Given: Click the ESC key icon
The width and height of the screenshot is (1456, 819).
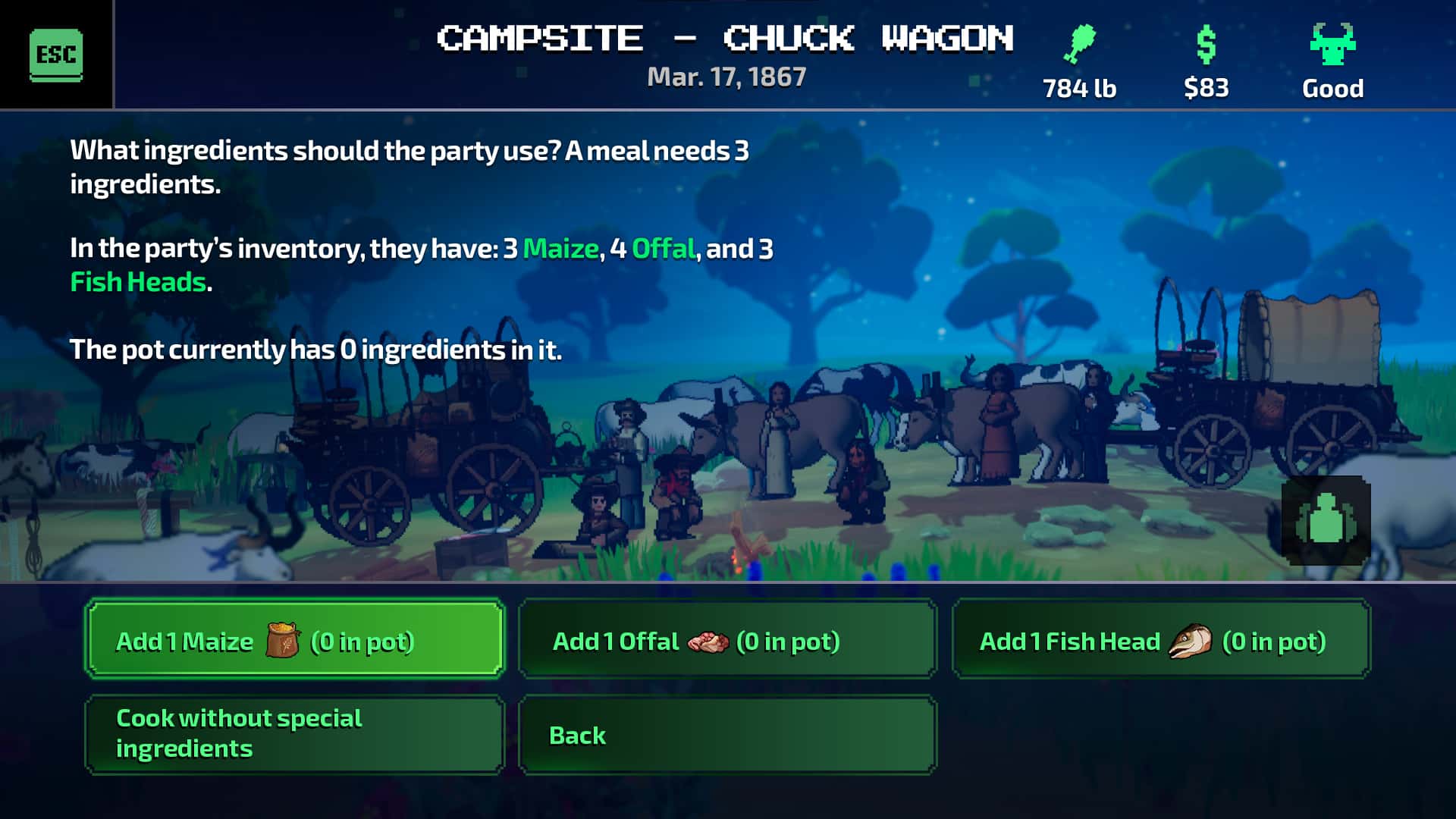Looking at the screenshot, I should [x=54, y=54].
